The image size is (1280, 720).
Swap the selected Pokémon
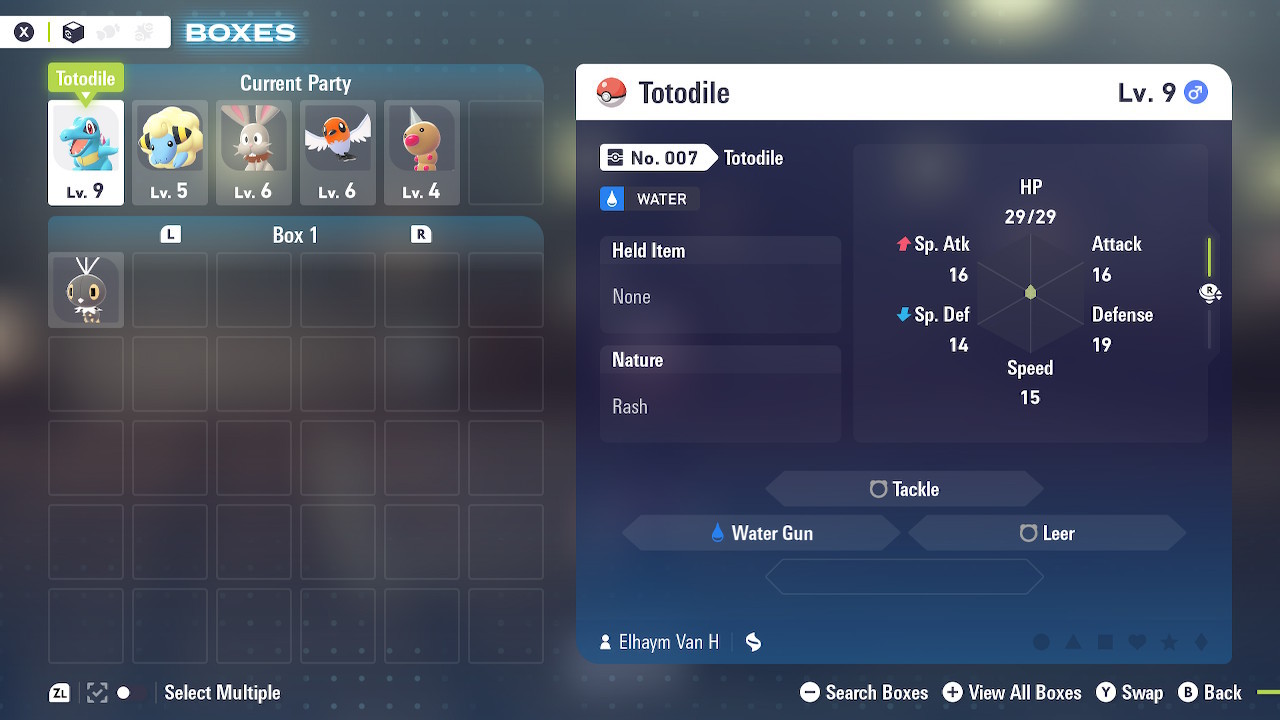[1130, 693]
